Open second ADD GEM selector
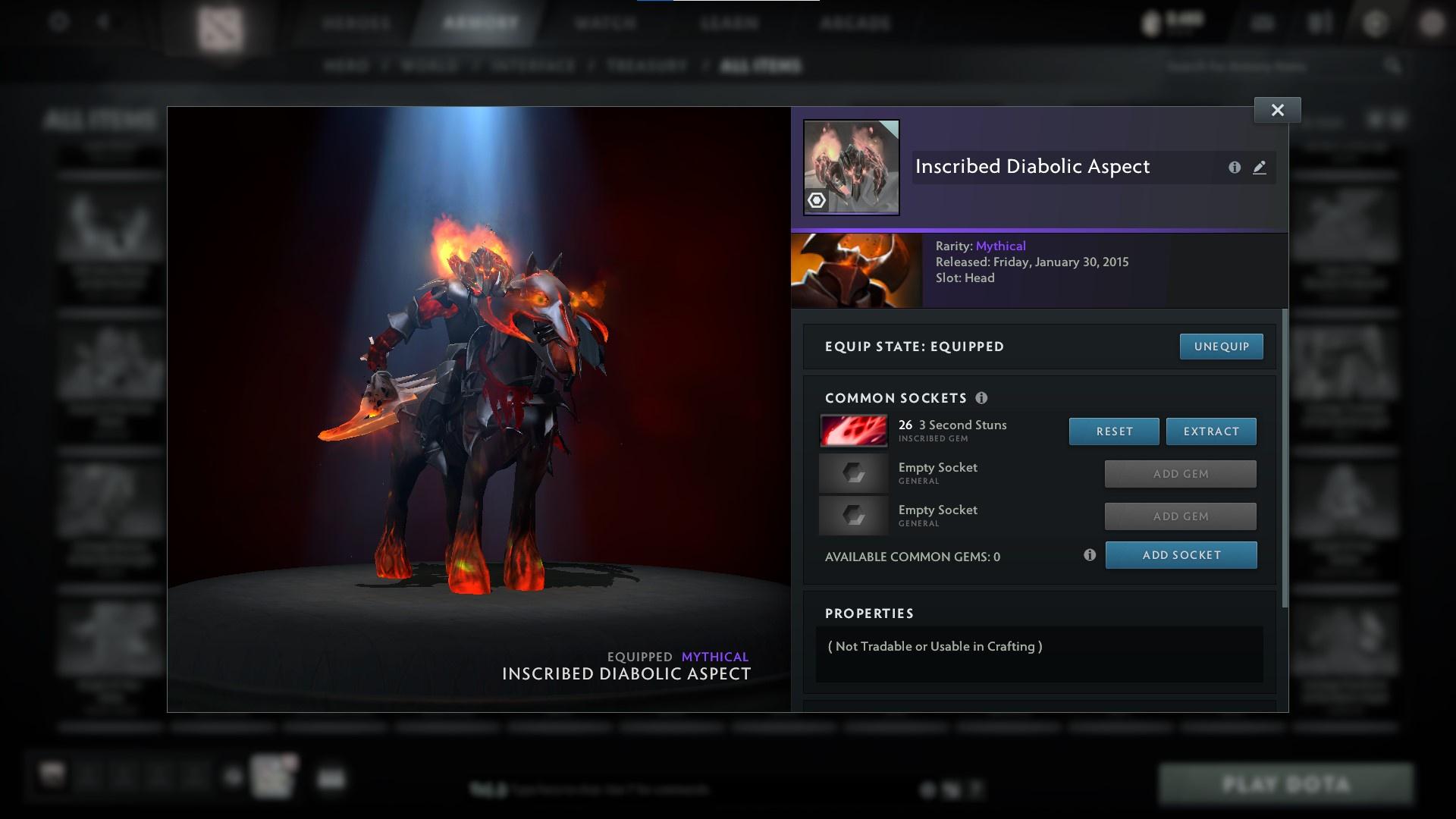Screen dimensions: 1456x819 [x=1180, y=516]
